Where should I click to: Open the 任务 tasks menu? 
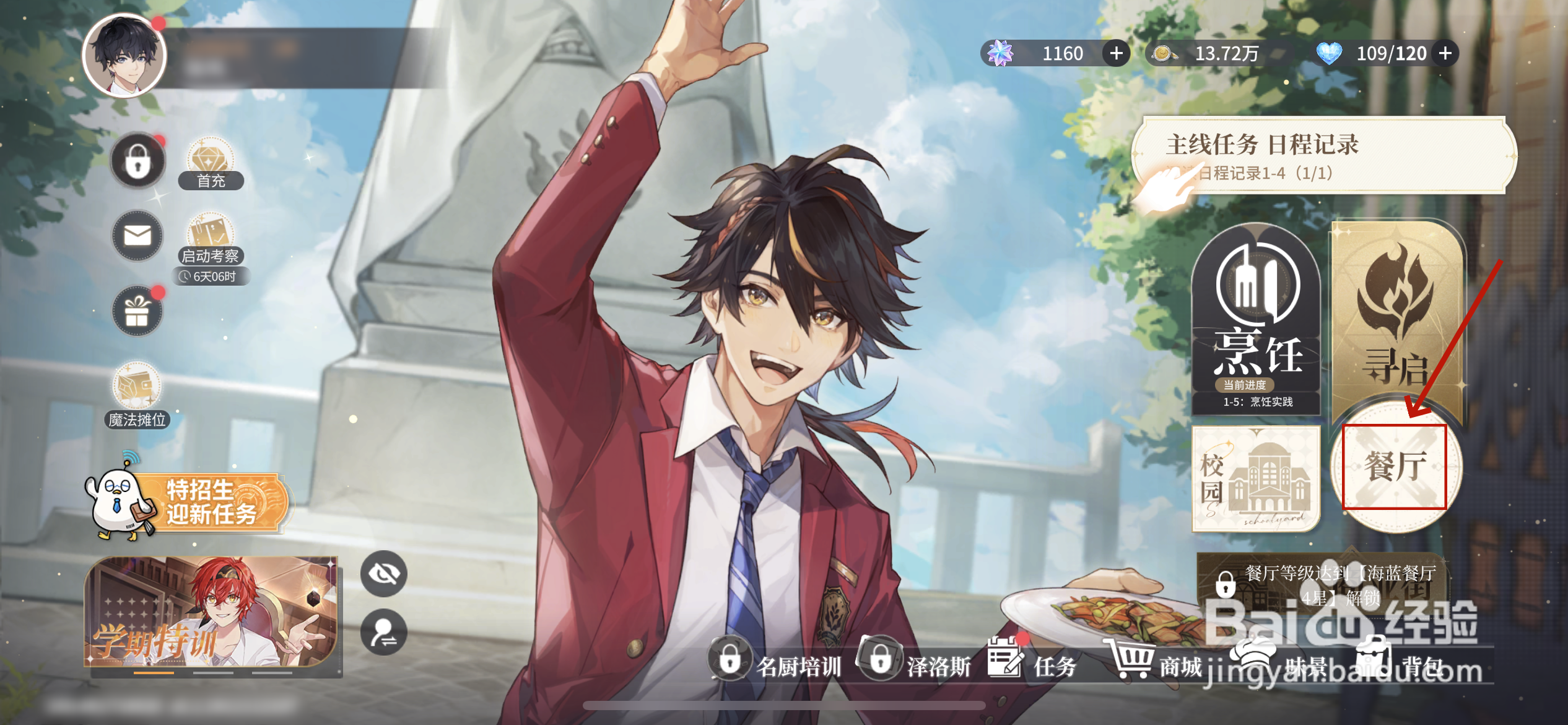tap(1033, 664)
